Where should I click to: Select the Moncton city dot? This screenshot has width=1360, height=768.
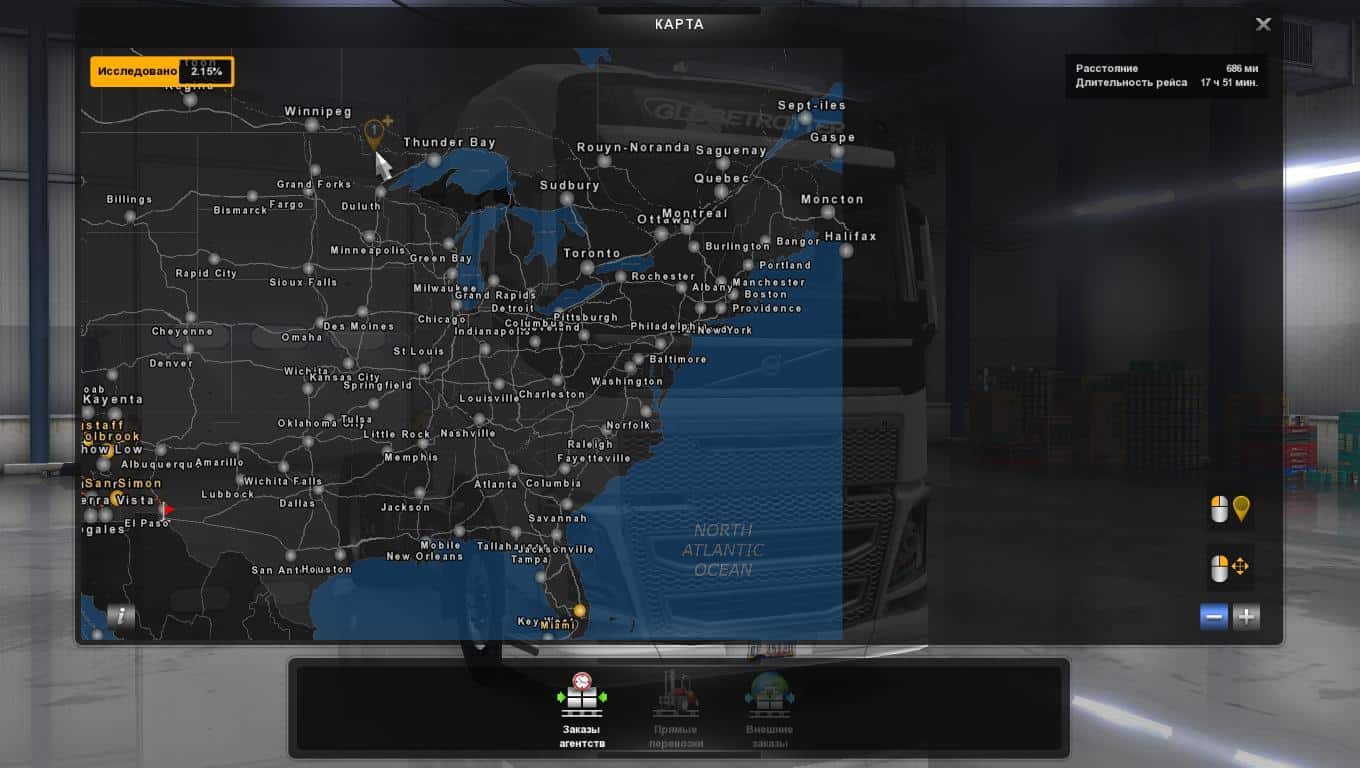tap(827, 213)
